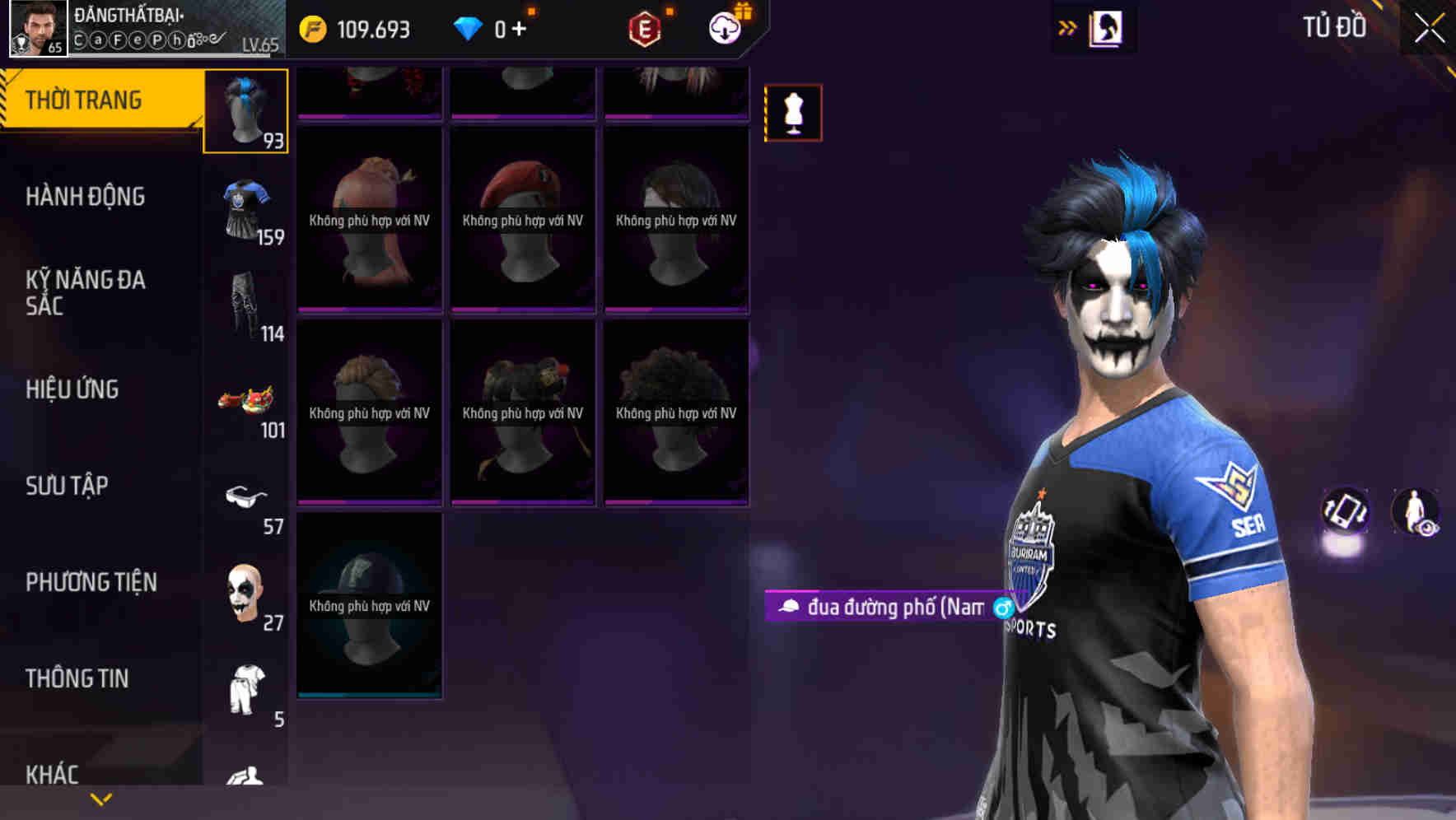Toggle character-only view with the eye icon
Screen dimensions: 1456x820
tap(1414, 512)
